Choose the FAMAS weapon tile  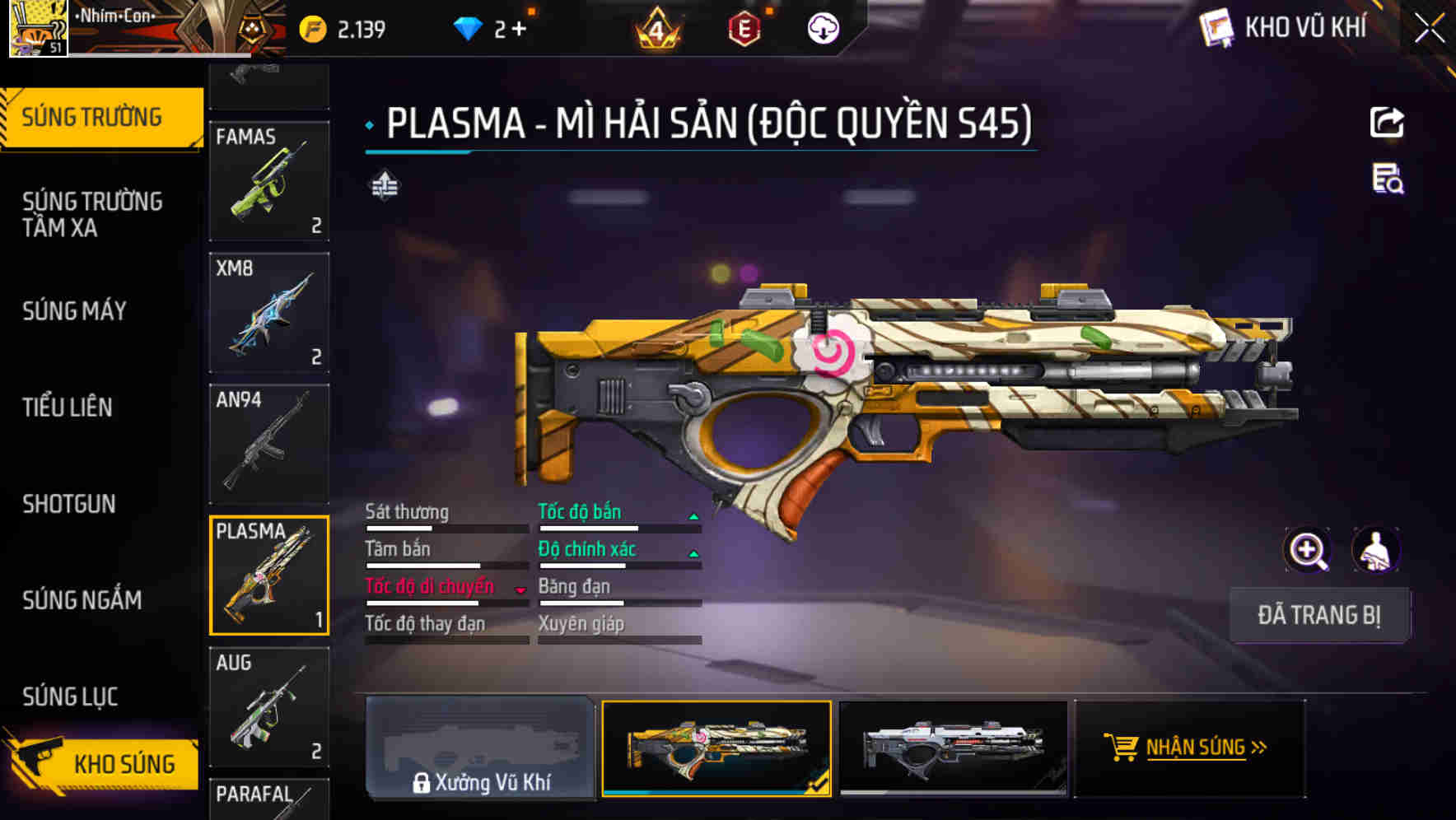point(269,181)
